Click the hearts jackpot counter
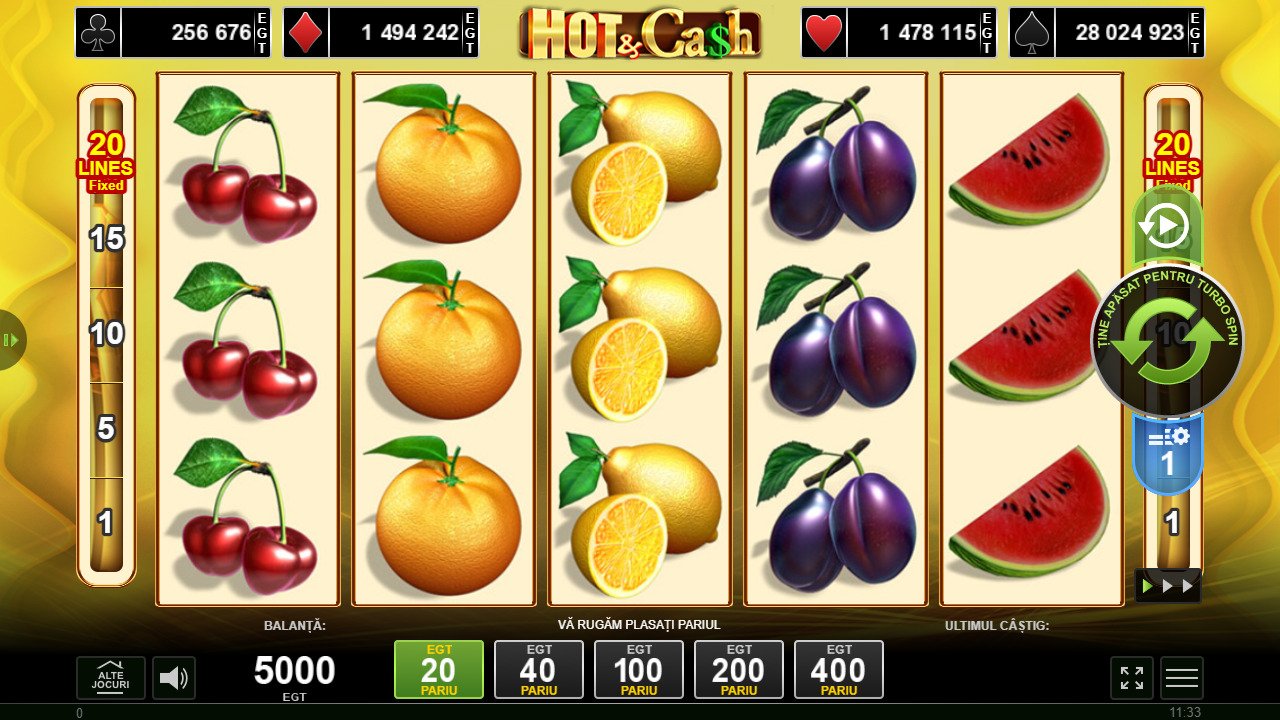1280x720 pixels. (900, 32)
